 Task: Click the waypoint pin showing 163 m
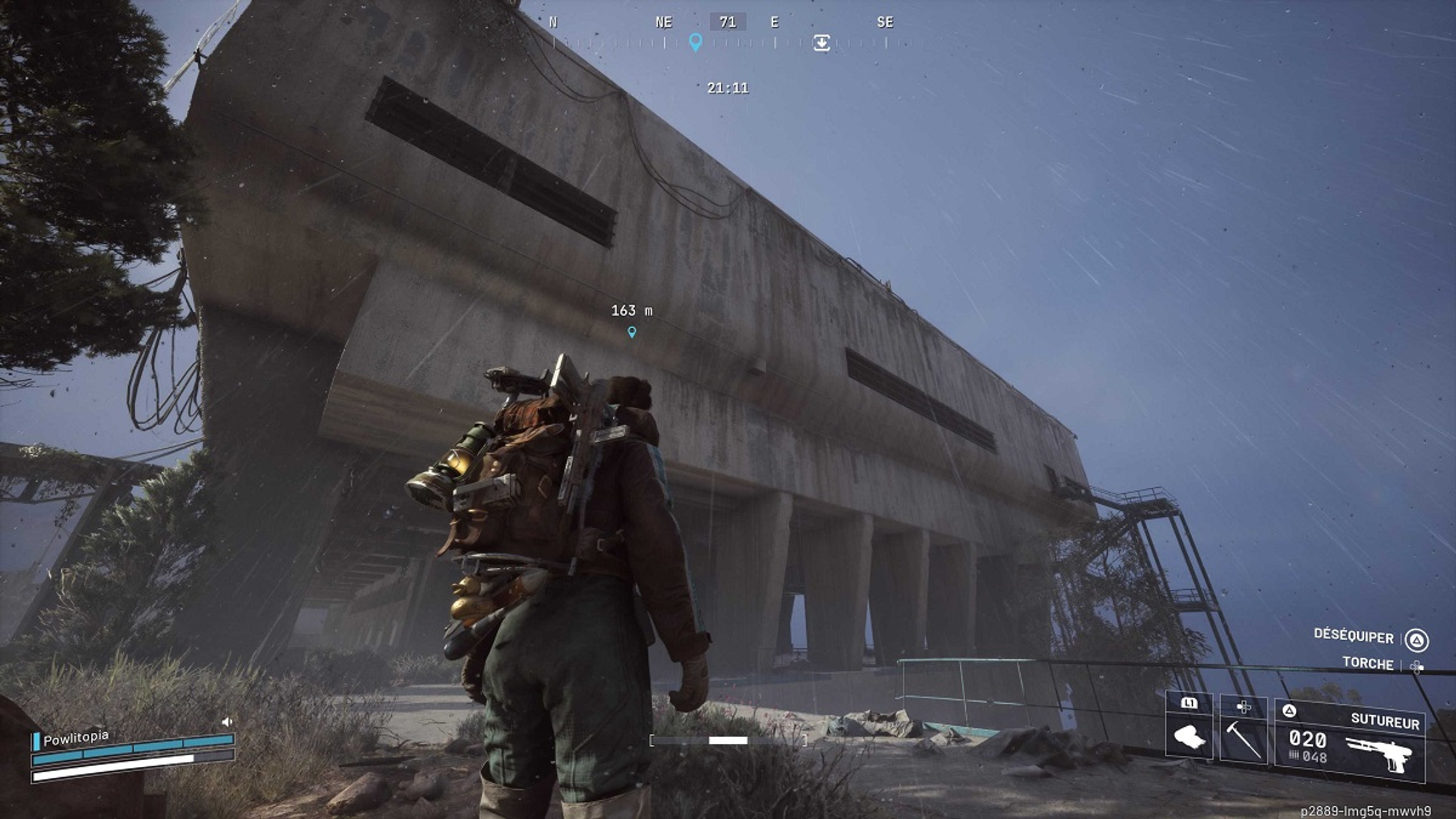pos(631,332)
